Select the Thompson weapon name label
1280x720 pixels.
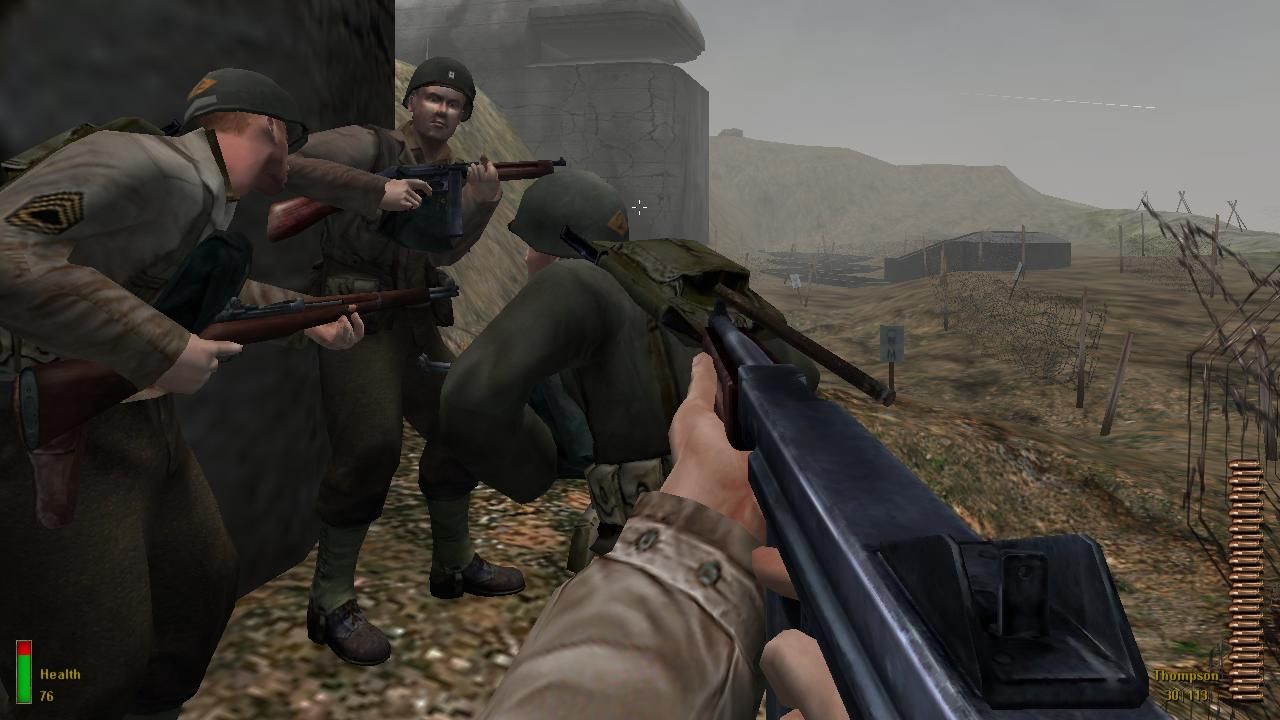(x=1187, y=675)
